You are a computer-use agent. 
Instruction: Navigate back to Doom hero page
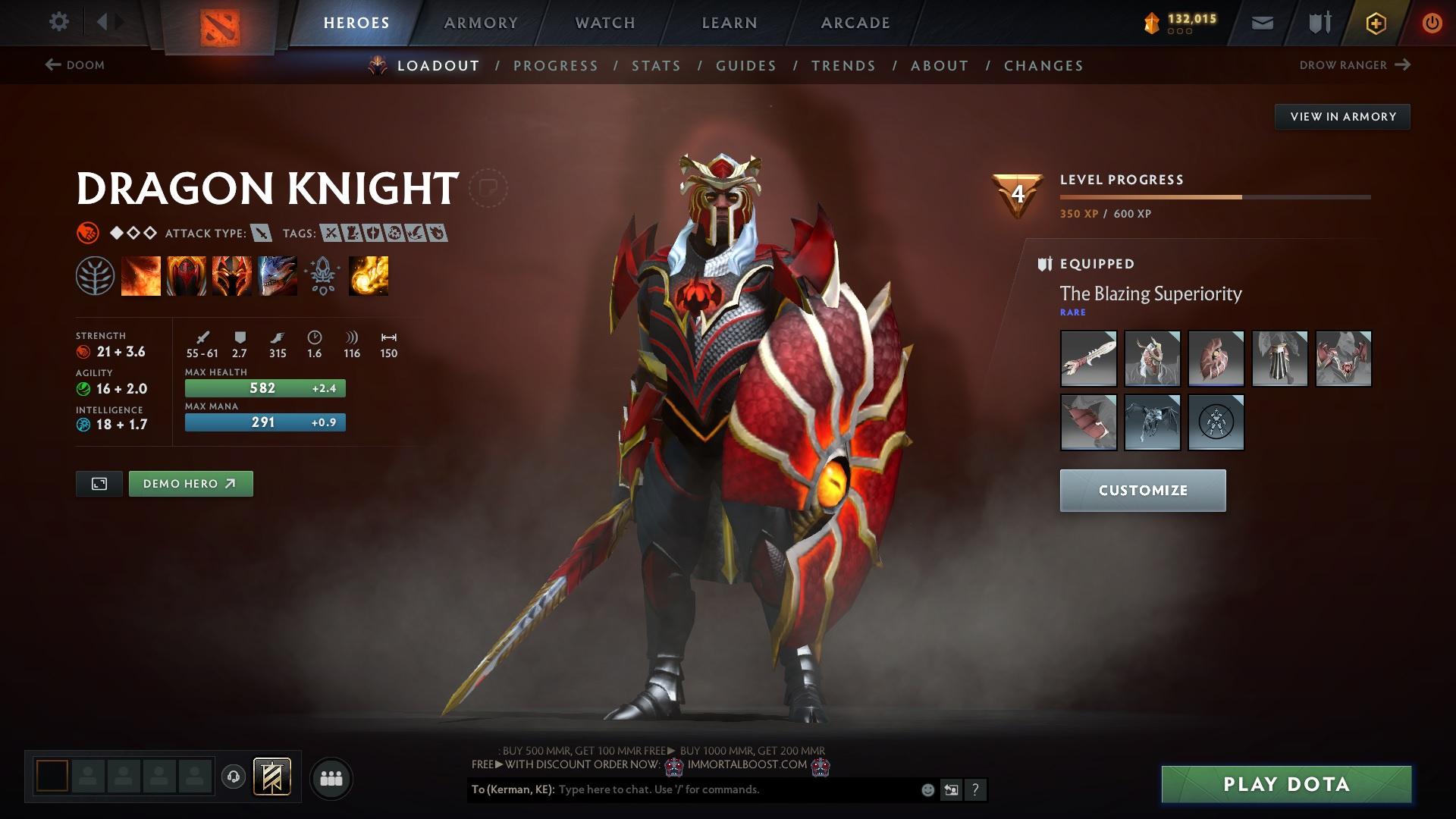pyautogui.click(x=74, y=65)
